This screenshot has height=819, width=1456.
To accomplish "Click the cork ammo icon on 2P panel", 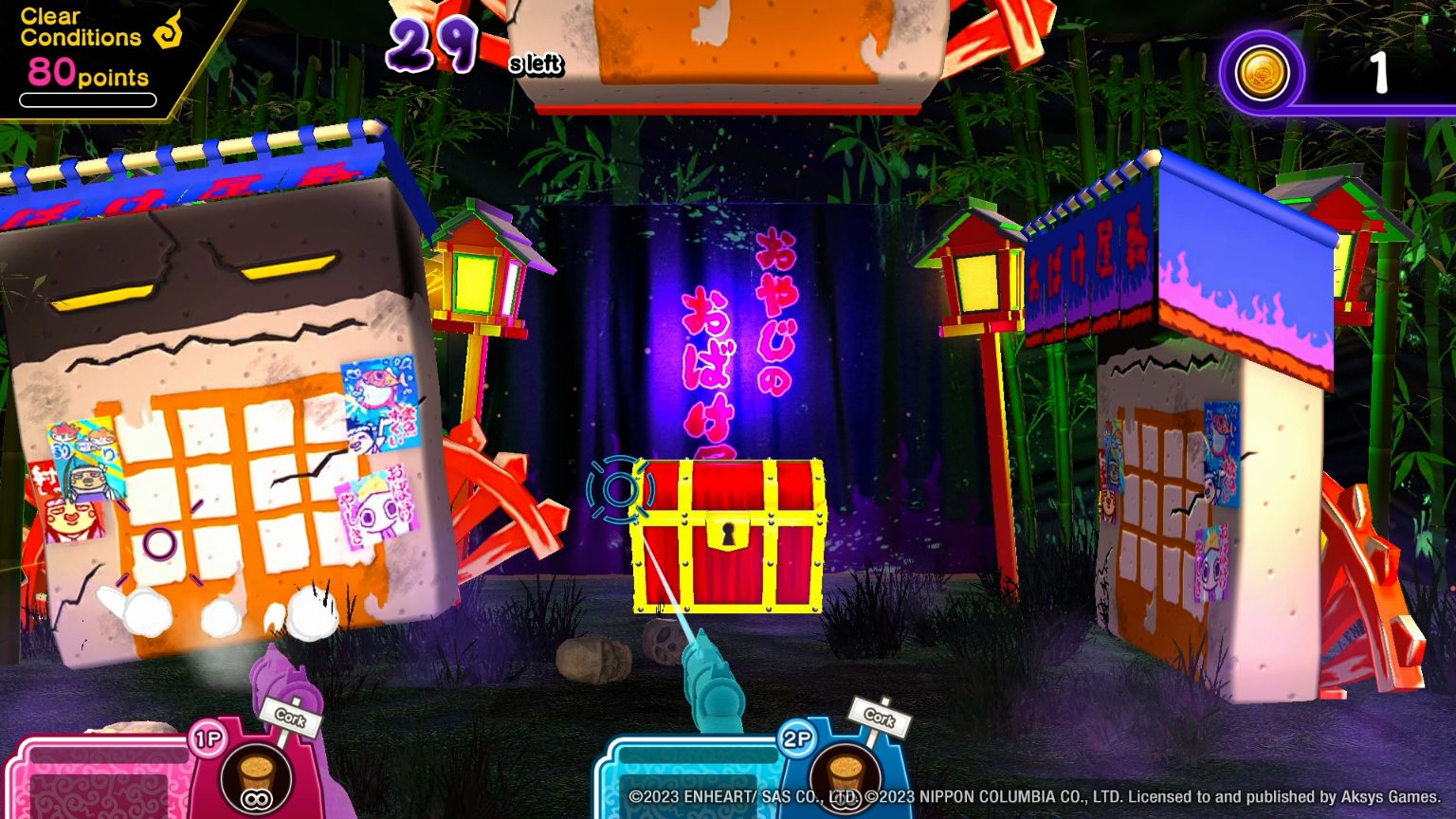I will [845, 773].
